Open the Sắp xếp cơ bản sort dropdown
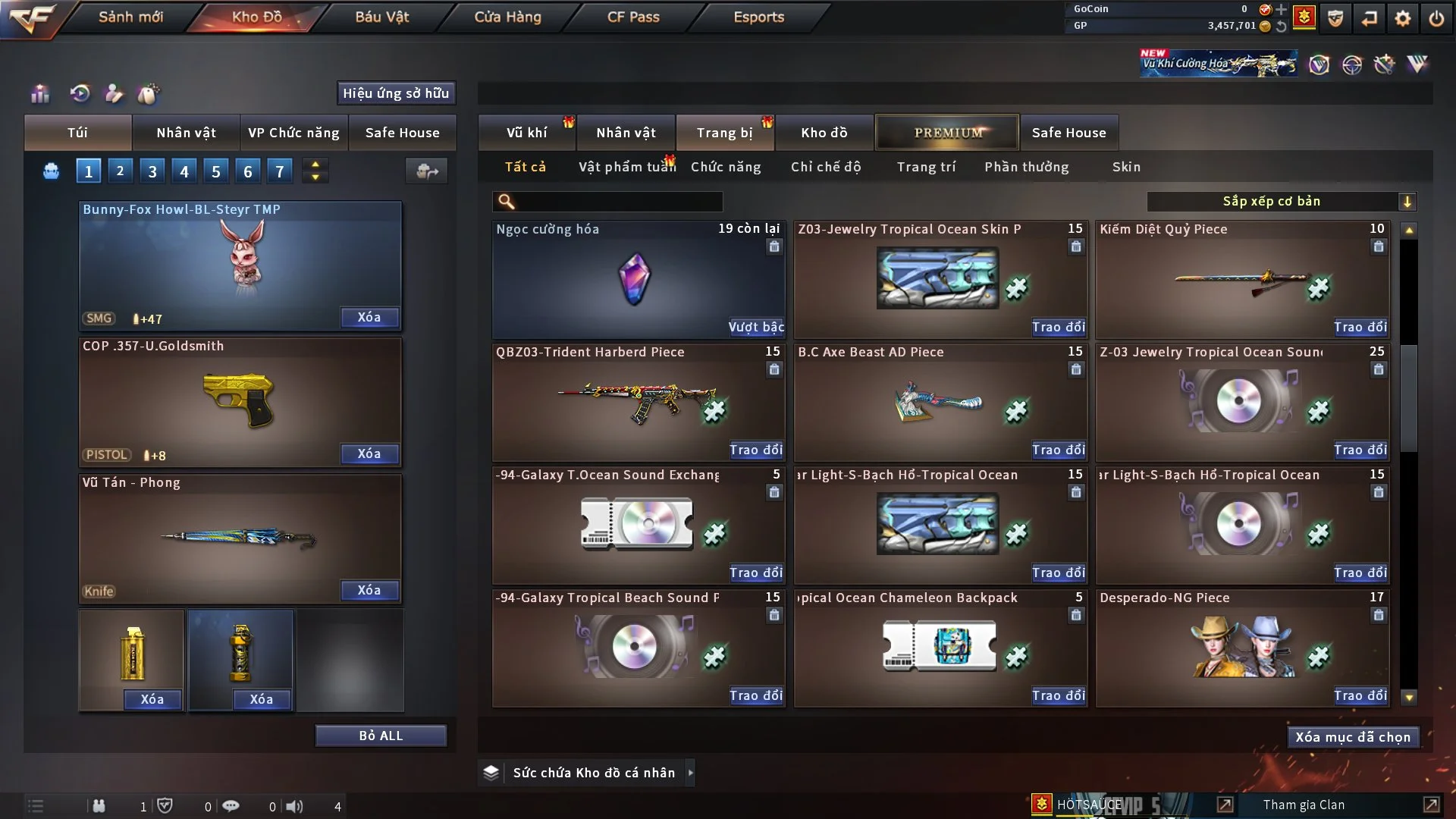This screenshot has height=819, width=1456. [1281, 202]
